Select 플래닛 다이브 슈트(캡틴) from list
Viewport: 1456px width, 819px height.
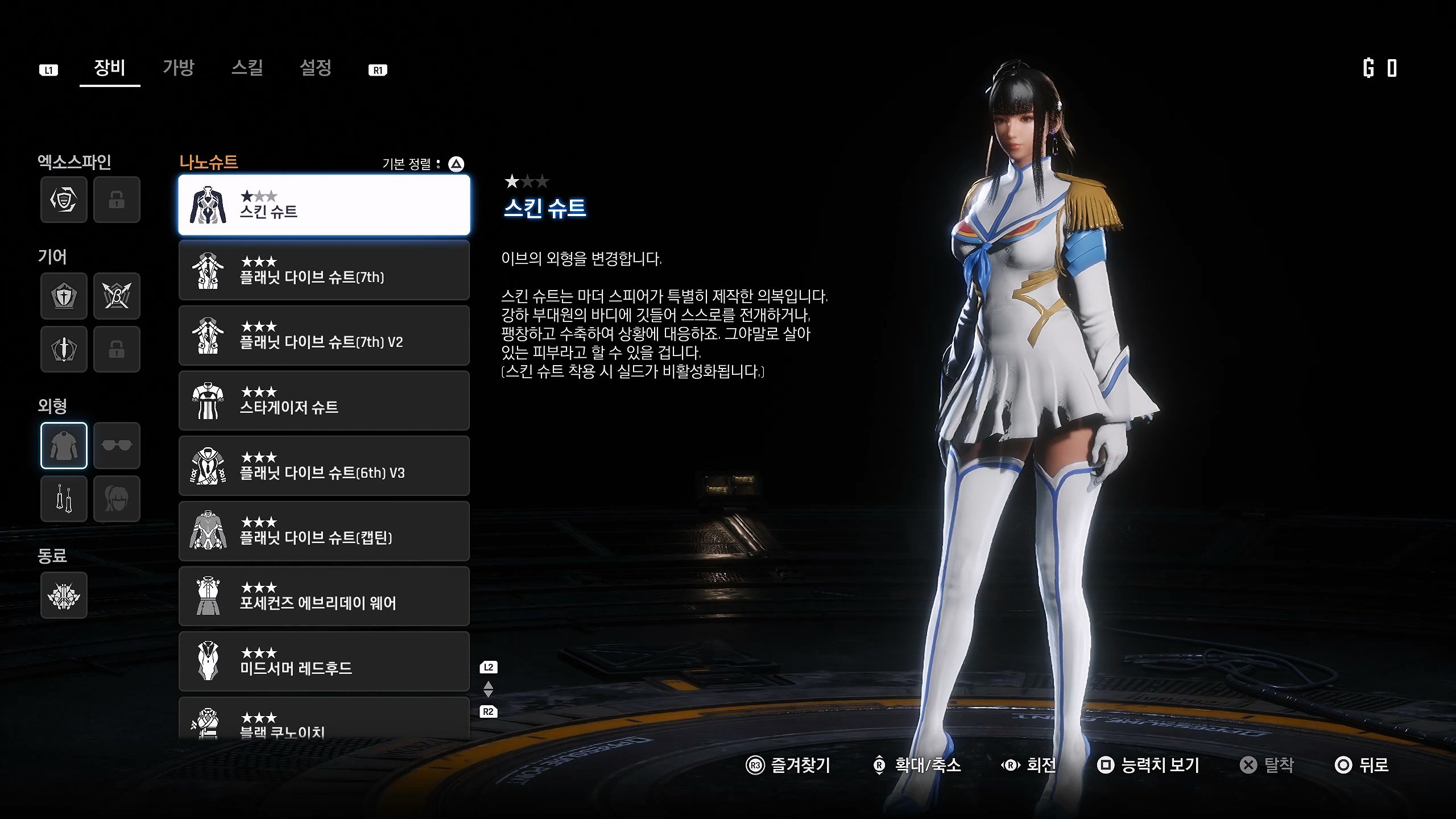pos(324,531)
